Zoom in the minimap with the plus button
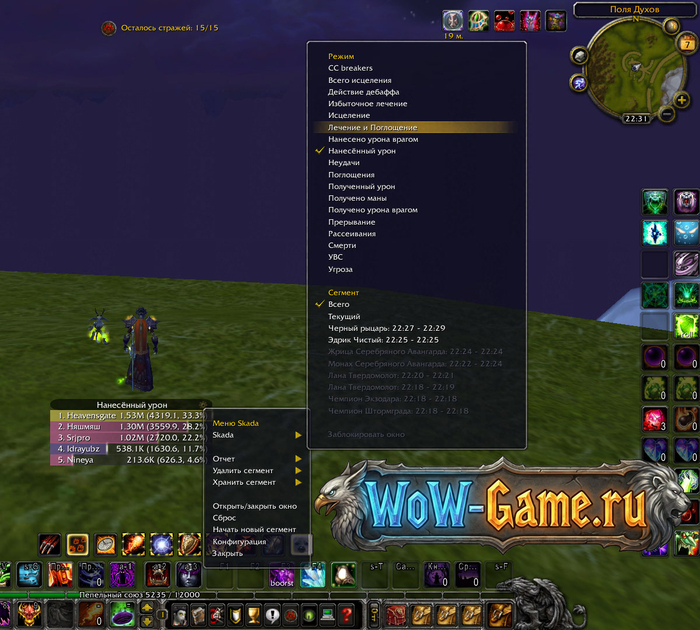The image size is (700, 630). coord(683,99)
